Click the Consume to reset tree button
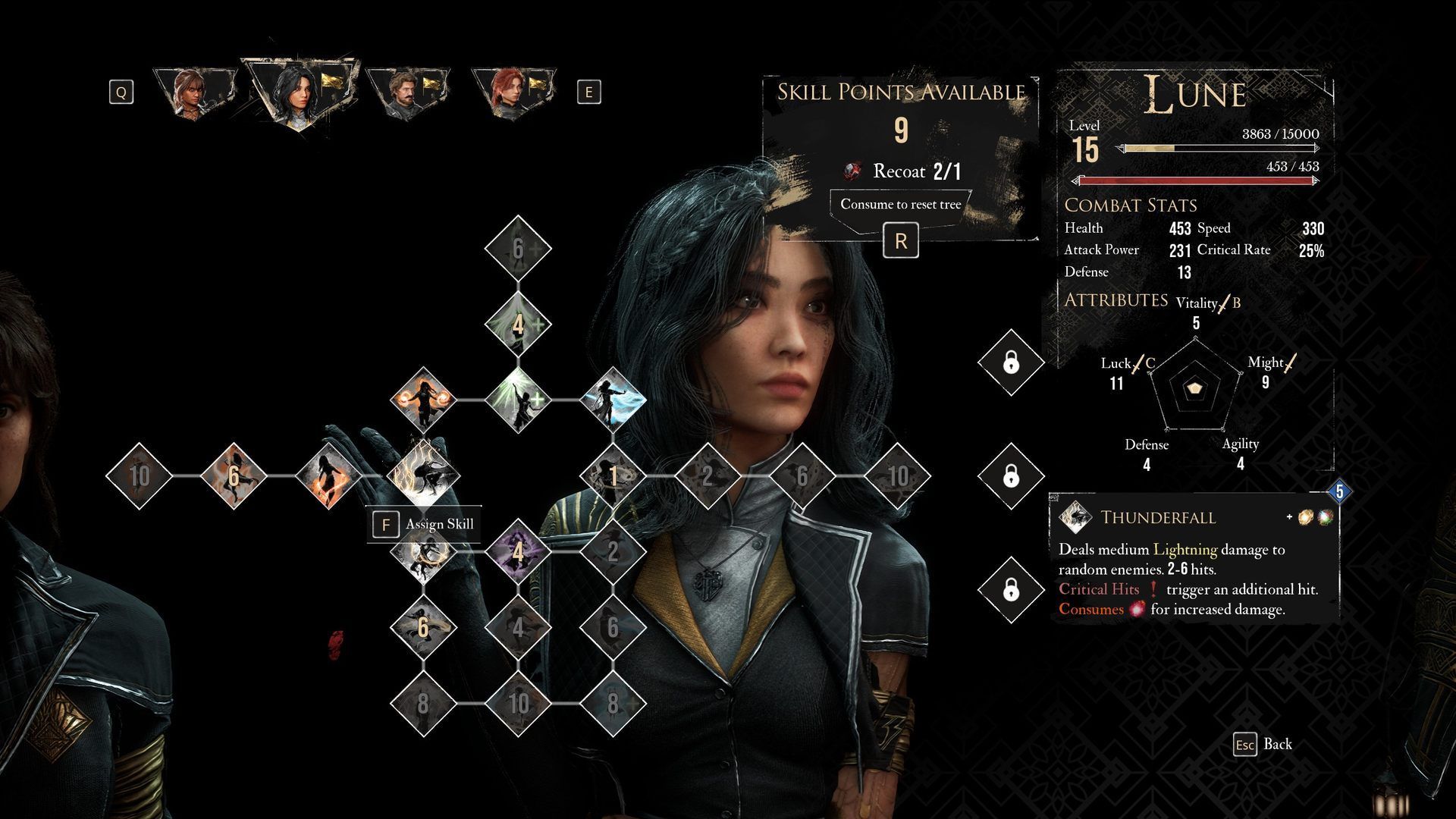Viewport: 1456px width, 819px height. [900, 205]
